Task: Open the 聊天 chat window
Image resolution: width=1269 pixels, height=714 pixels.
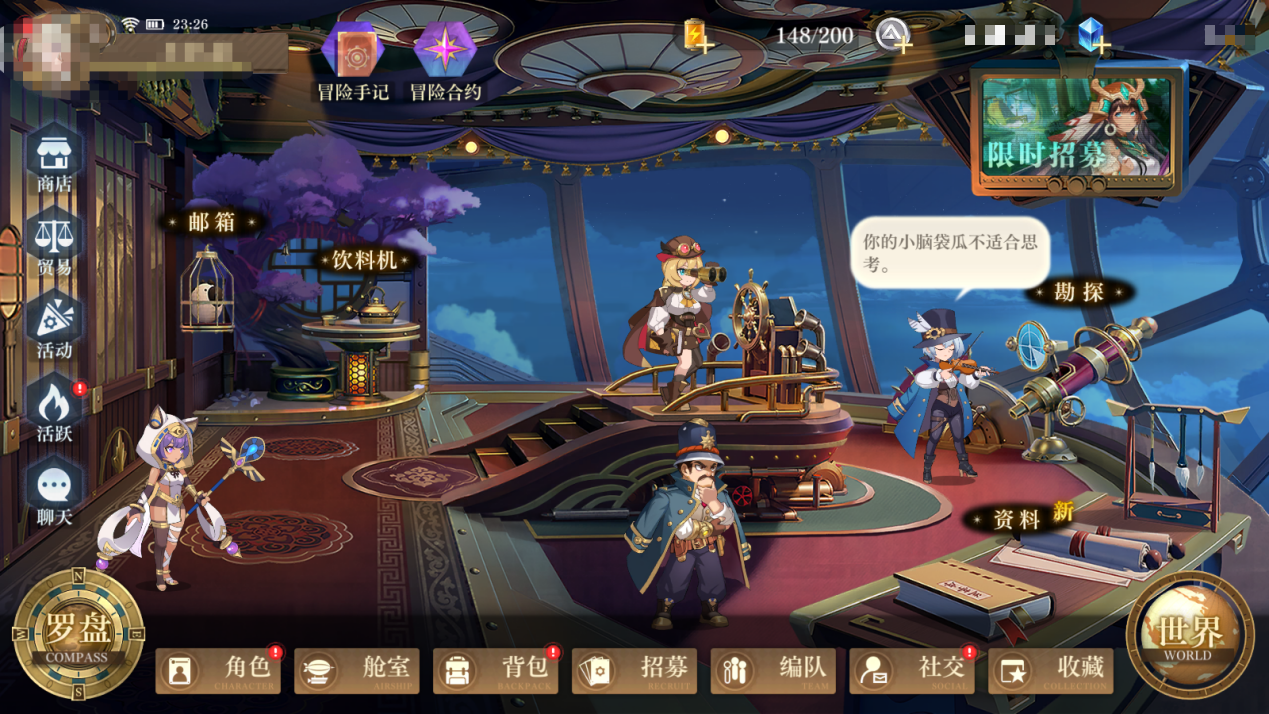Action: pyautogui.click(x=54, y=494)
